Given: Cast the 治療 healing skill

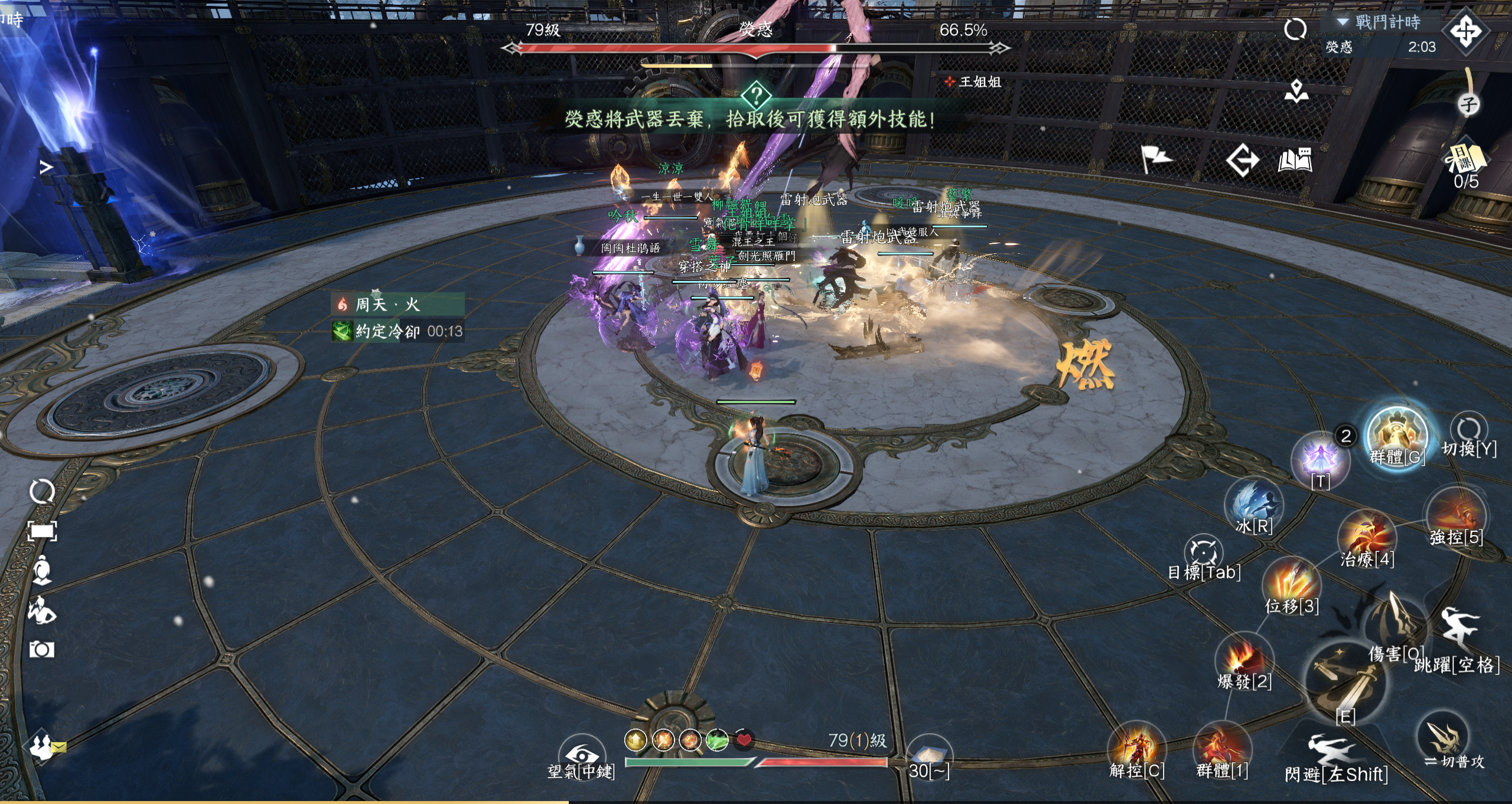Looking at the screenshot, I should 1367,537.
